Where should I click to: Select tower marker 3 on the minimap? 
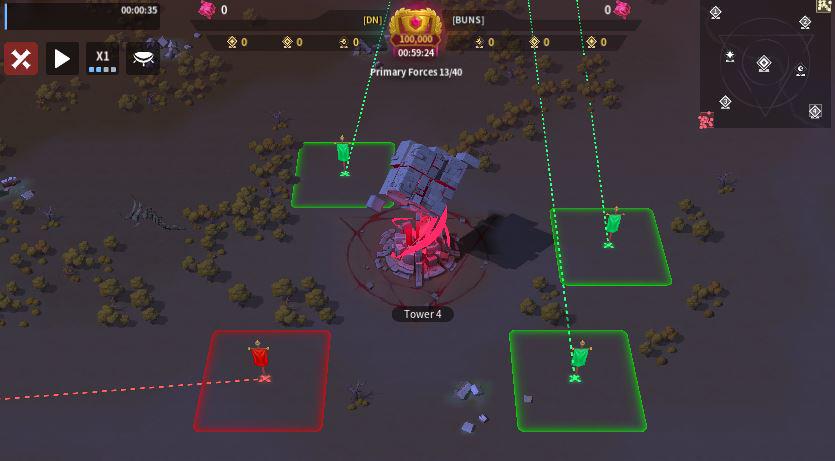click(725, 102)
